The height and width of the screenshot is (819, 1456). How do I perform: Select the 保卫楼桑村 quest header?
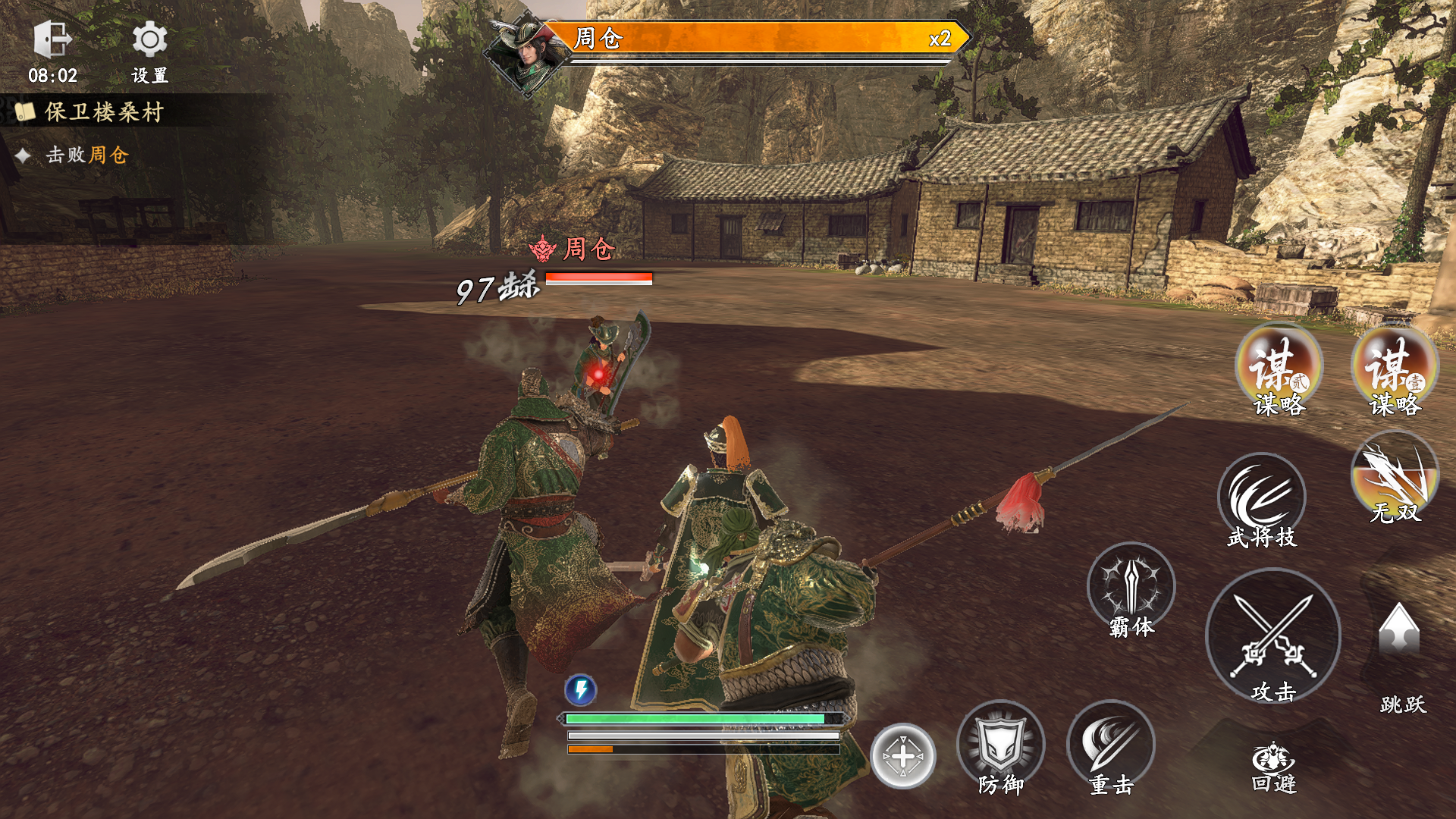point(104,112)
